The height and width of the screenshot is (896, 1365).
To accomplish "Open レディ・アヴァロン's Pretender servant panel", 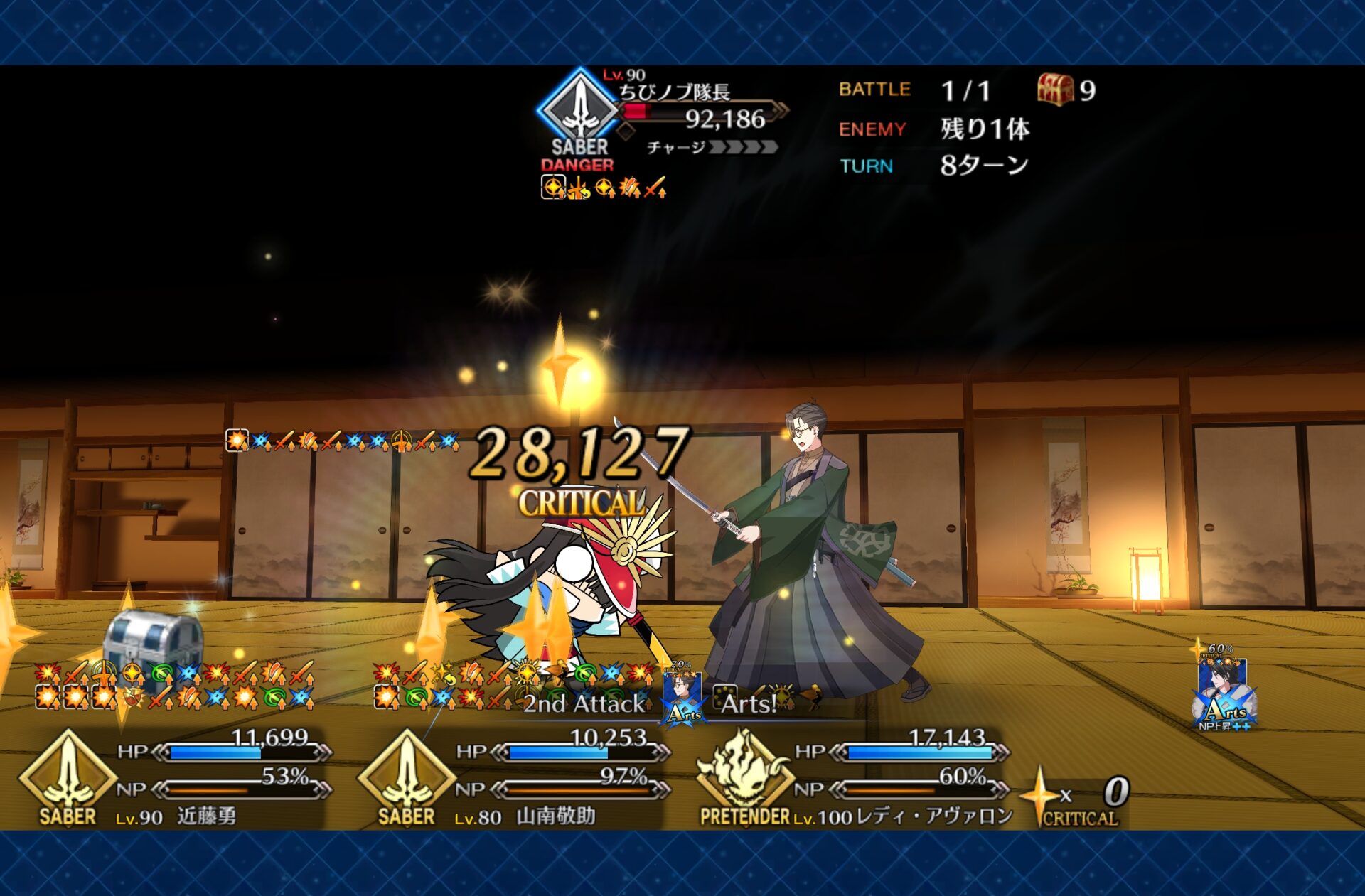I will coord(853,778).
